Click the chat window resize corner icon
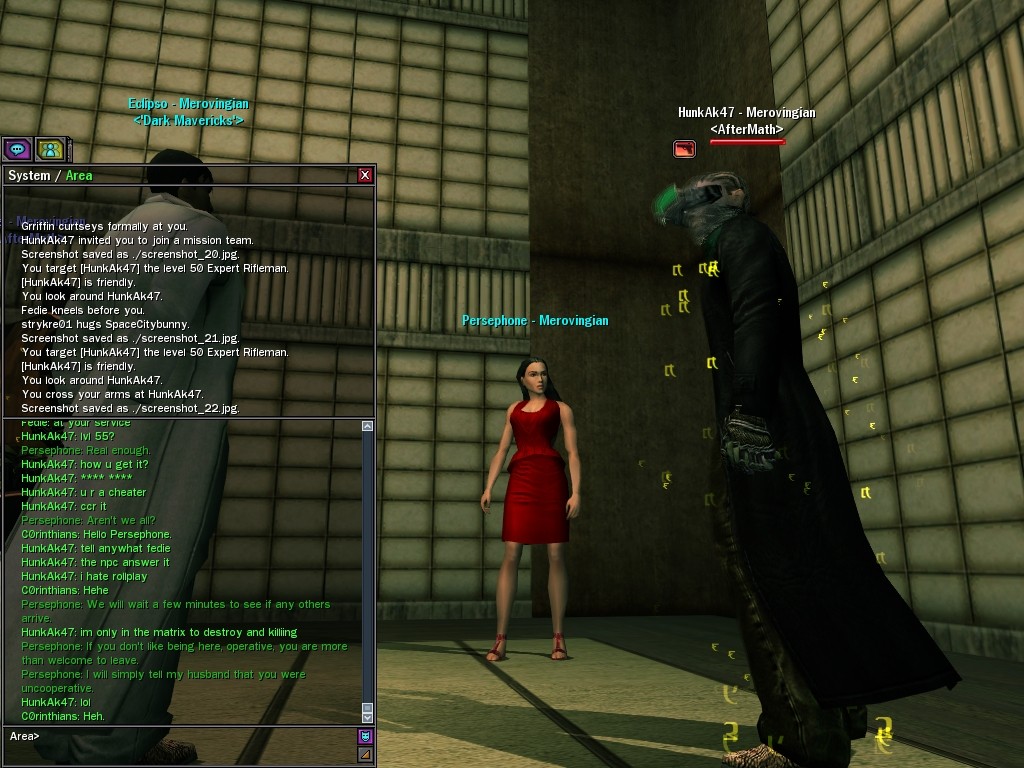The width and height of the screenshot is (1024, 768). point(365,754)
